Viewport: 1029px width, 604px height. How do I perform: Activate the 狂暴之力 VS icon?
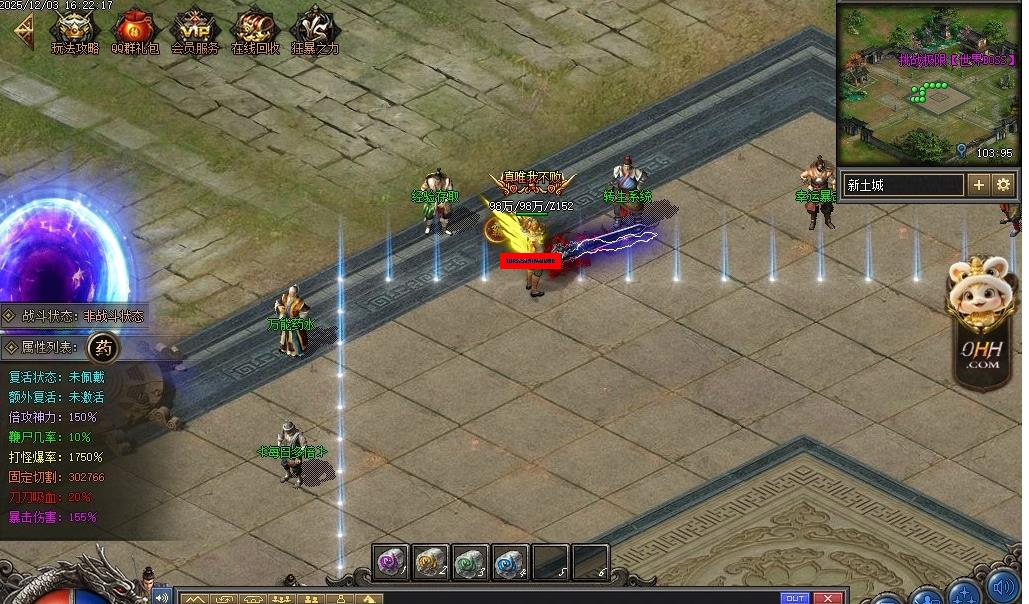(x=314, y=30)
